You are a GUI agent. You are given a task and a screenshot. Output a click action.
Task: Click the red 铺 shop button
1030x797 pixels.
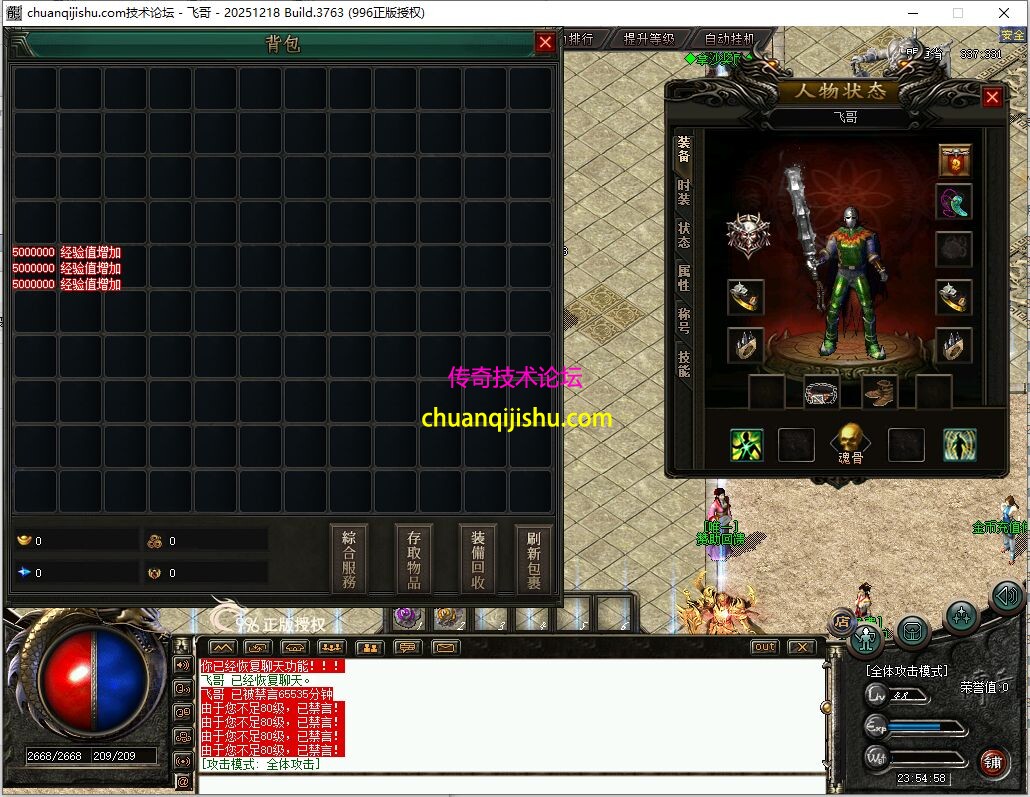pos(992,761)
